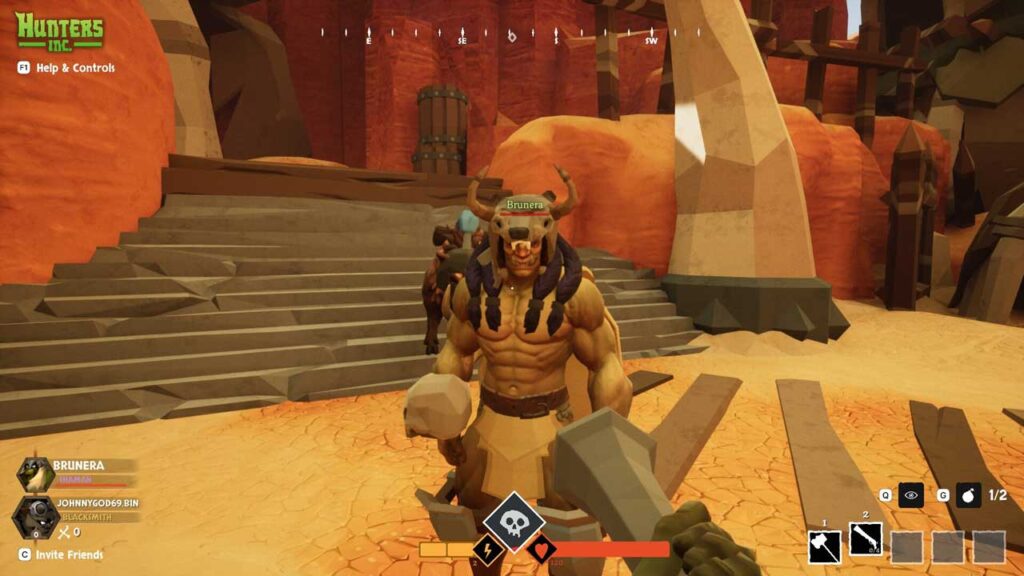Click the skull emblem above the bars
The image size is (1024, 576).
pyautogui.click(x=514, y=522)
